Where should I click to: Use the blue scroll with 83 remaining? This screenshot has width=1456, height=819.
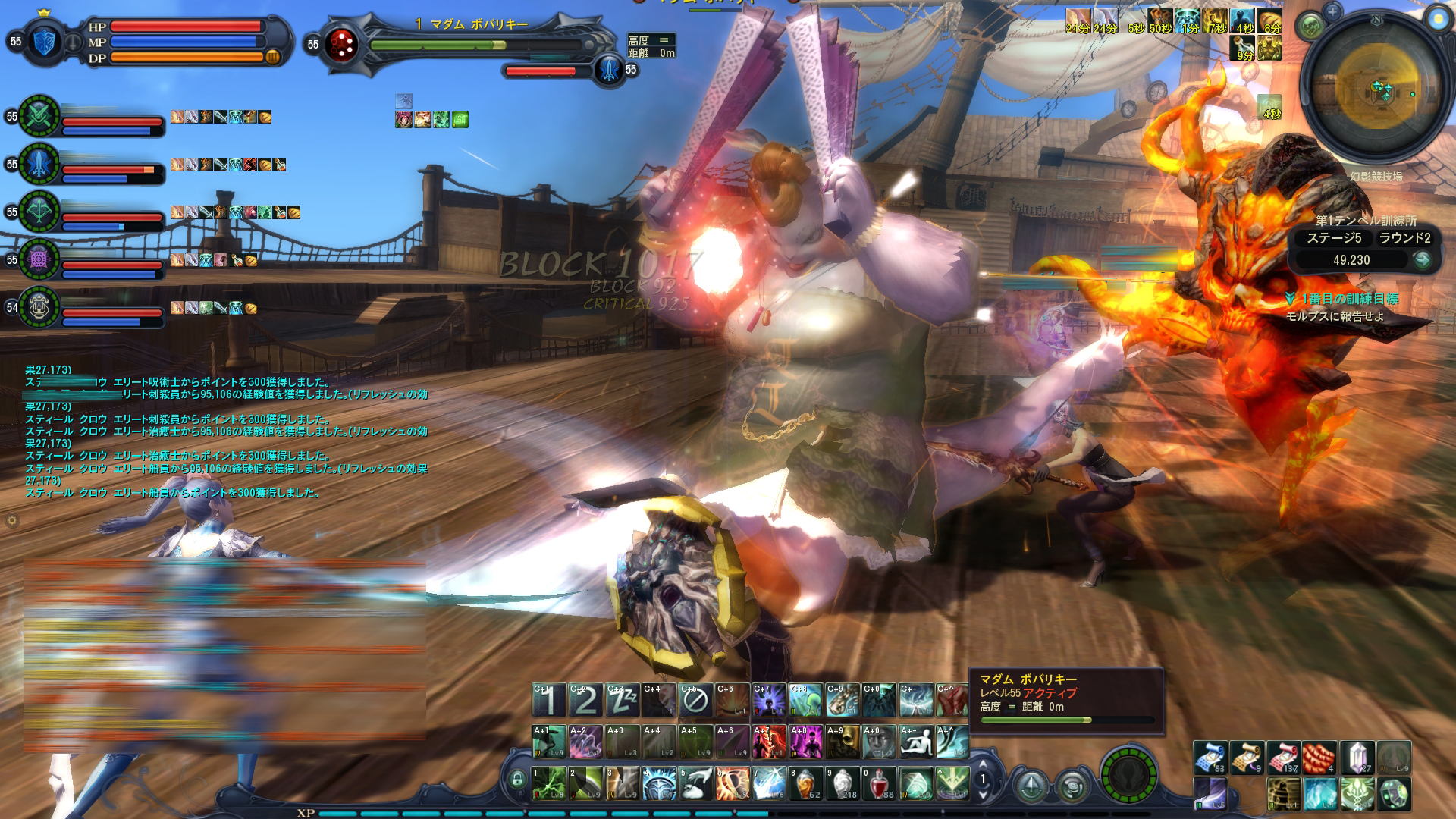[x=1210, y=757]
